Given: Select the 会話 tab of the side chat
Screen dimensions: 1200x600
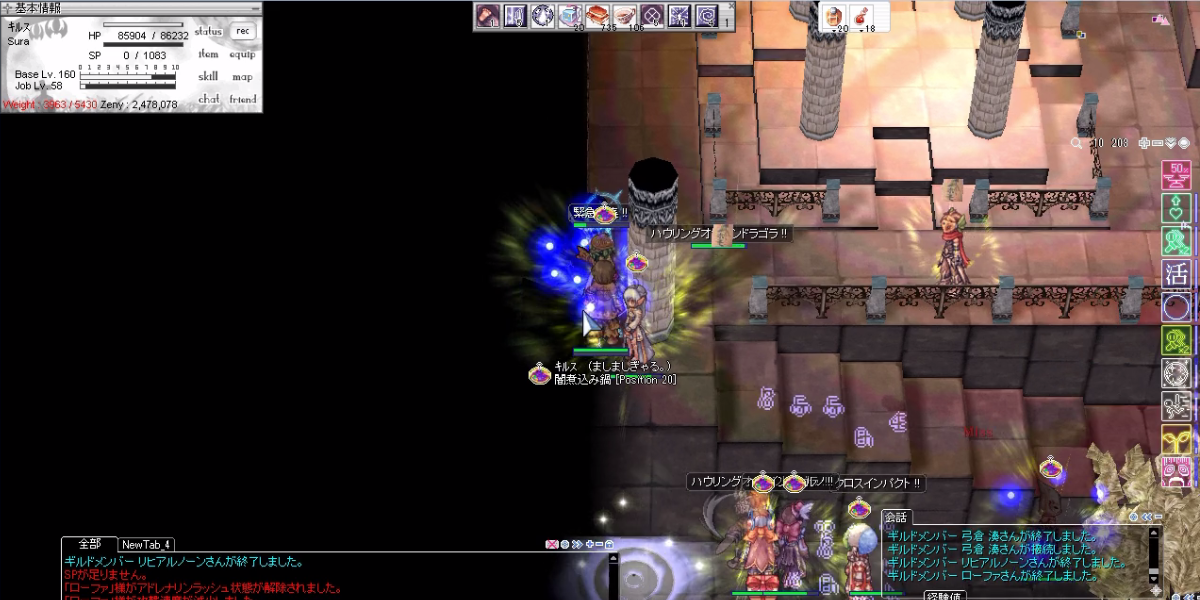Looking at the screenshot, I should coord(895,517).
